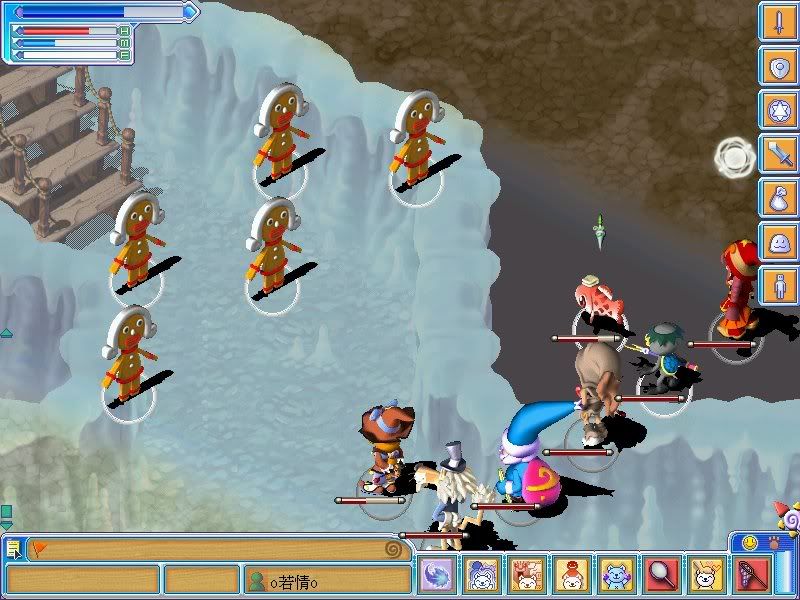
Task: Open the item bag command
Action: [777, 198]
